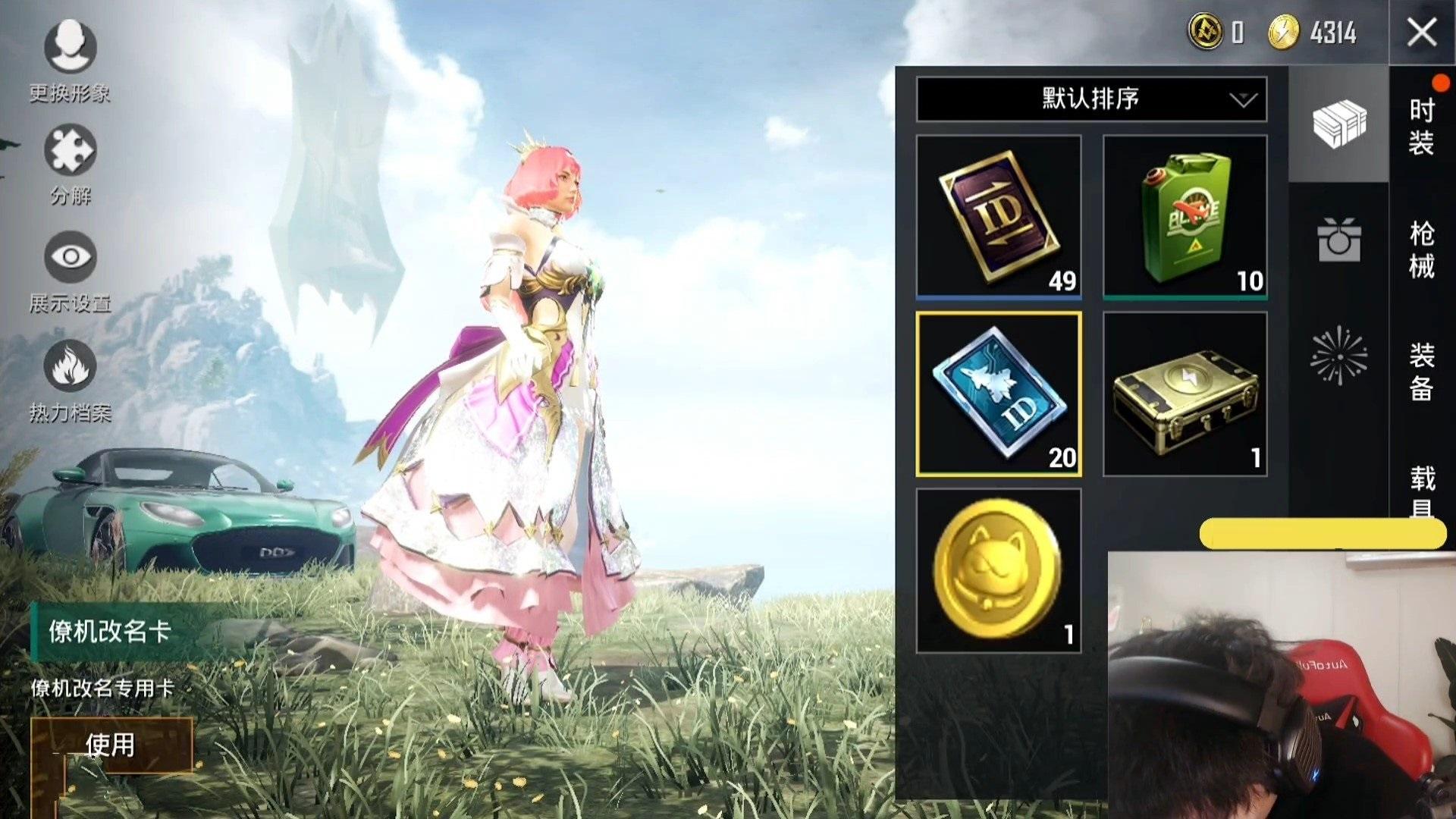
Task: Open 展示设置 display settings
Action: (x=70, y=257)
